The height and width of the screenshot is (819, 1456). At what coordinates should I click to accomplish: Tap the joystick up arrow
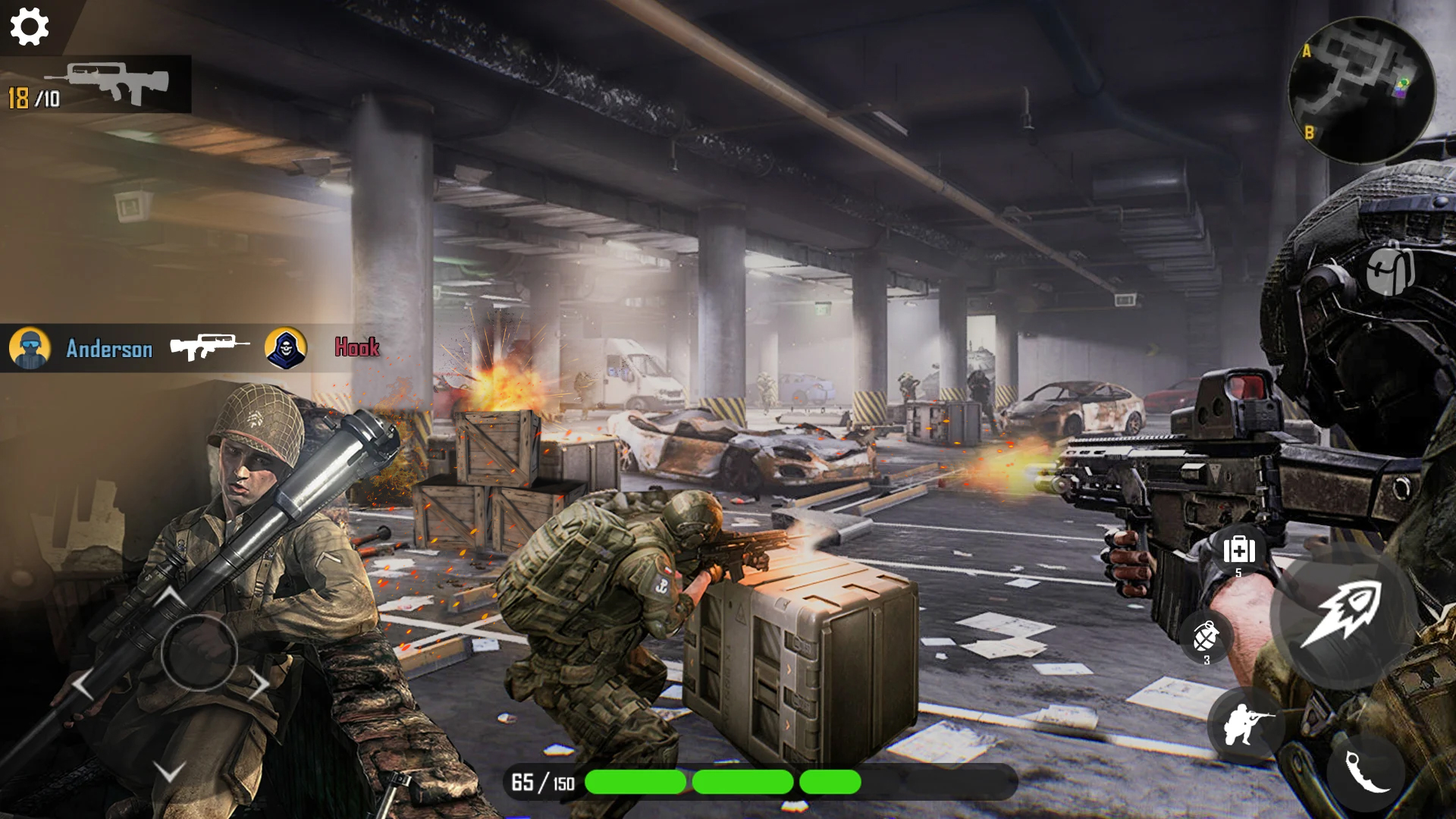coord(171,595)
